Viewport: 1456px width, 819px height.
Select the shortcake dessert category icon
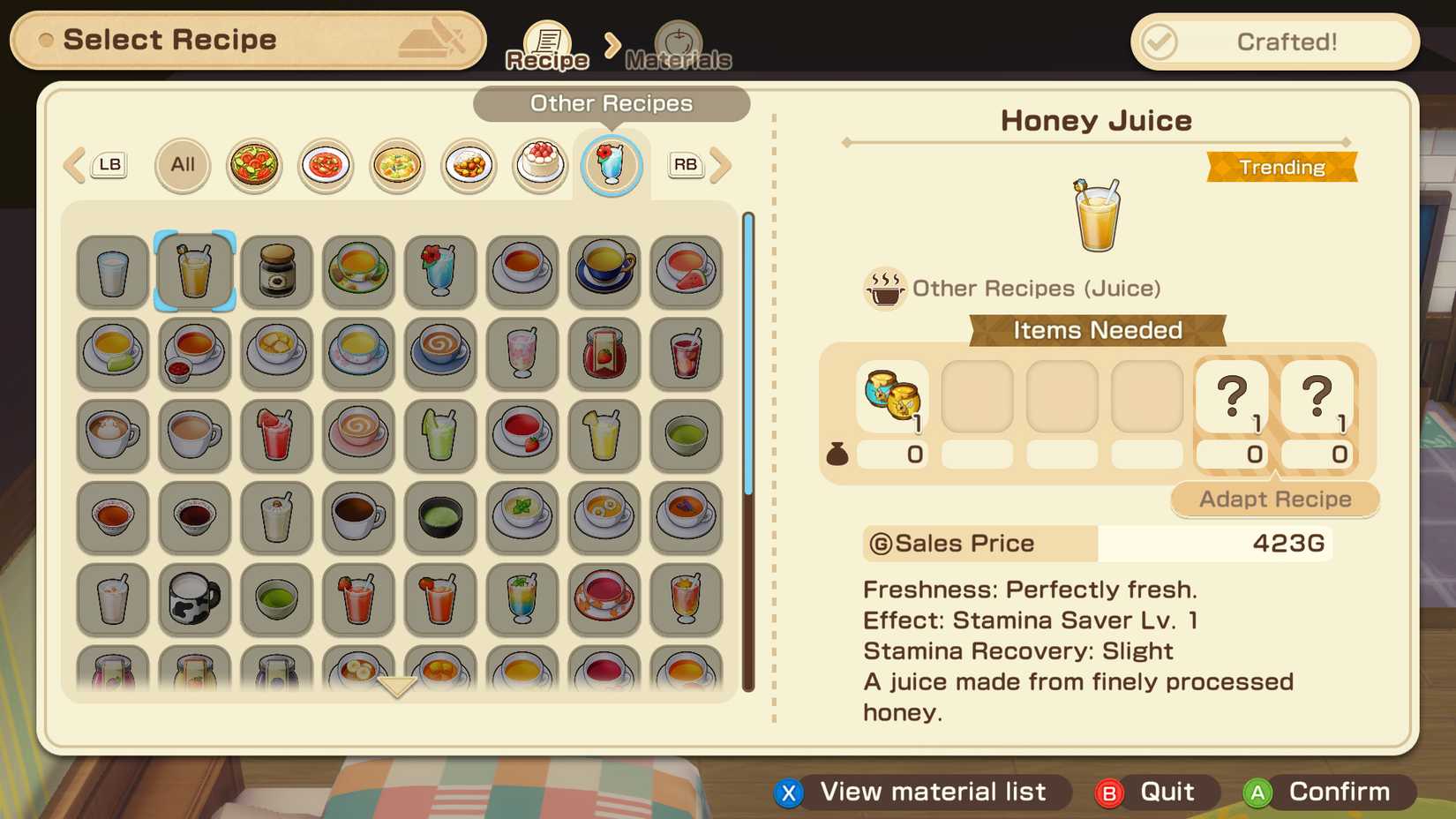[539, 165]
